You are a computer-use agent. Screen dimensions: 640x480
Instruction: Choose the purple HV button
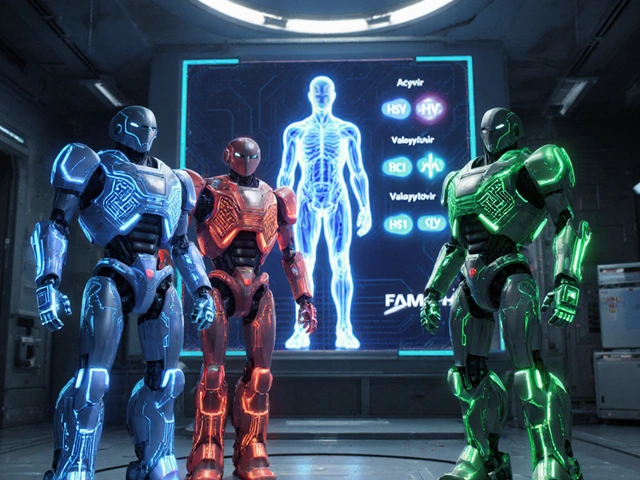pyautogui.click(x=431, y=109)
